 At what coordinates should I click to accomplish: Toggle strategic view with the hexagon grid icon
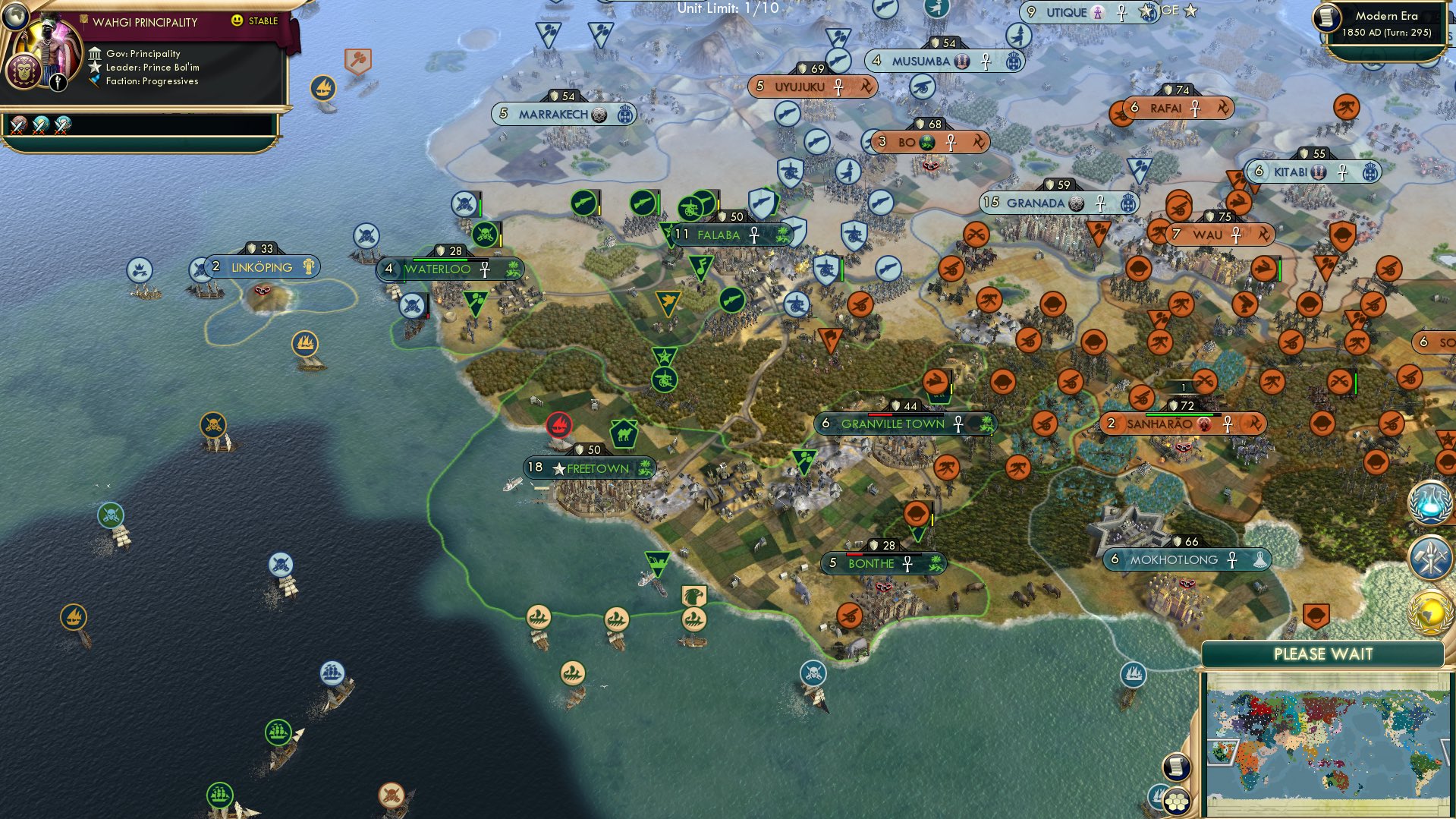(1177, 802)
